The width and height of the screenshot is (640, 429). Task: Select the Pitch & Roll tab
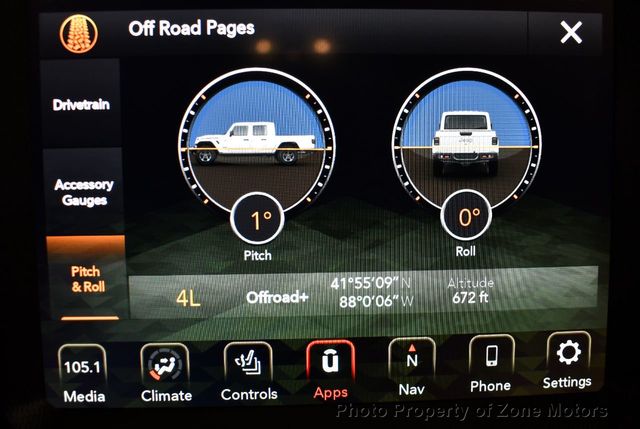coord(85,278)
